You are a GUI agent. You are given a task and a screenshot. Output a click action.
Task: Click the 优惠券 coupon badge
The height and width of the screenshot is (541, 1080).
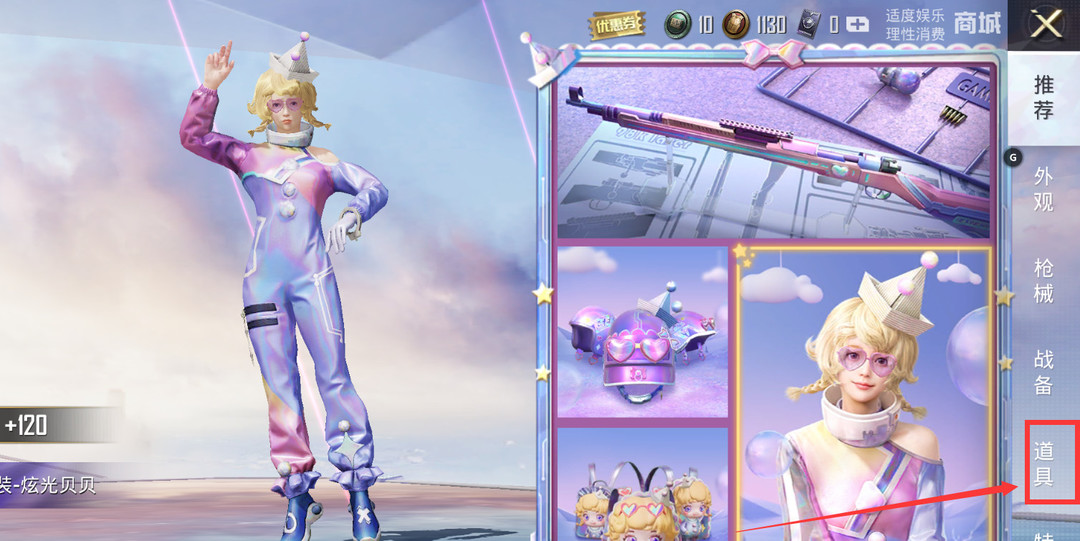pyautogui.click(x=617, y=25)
